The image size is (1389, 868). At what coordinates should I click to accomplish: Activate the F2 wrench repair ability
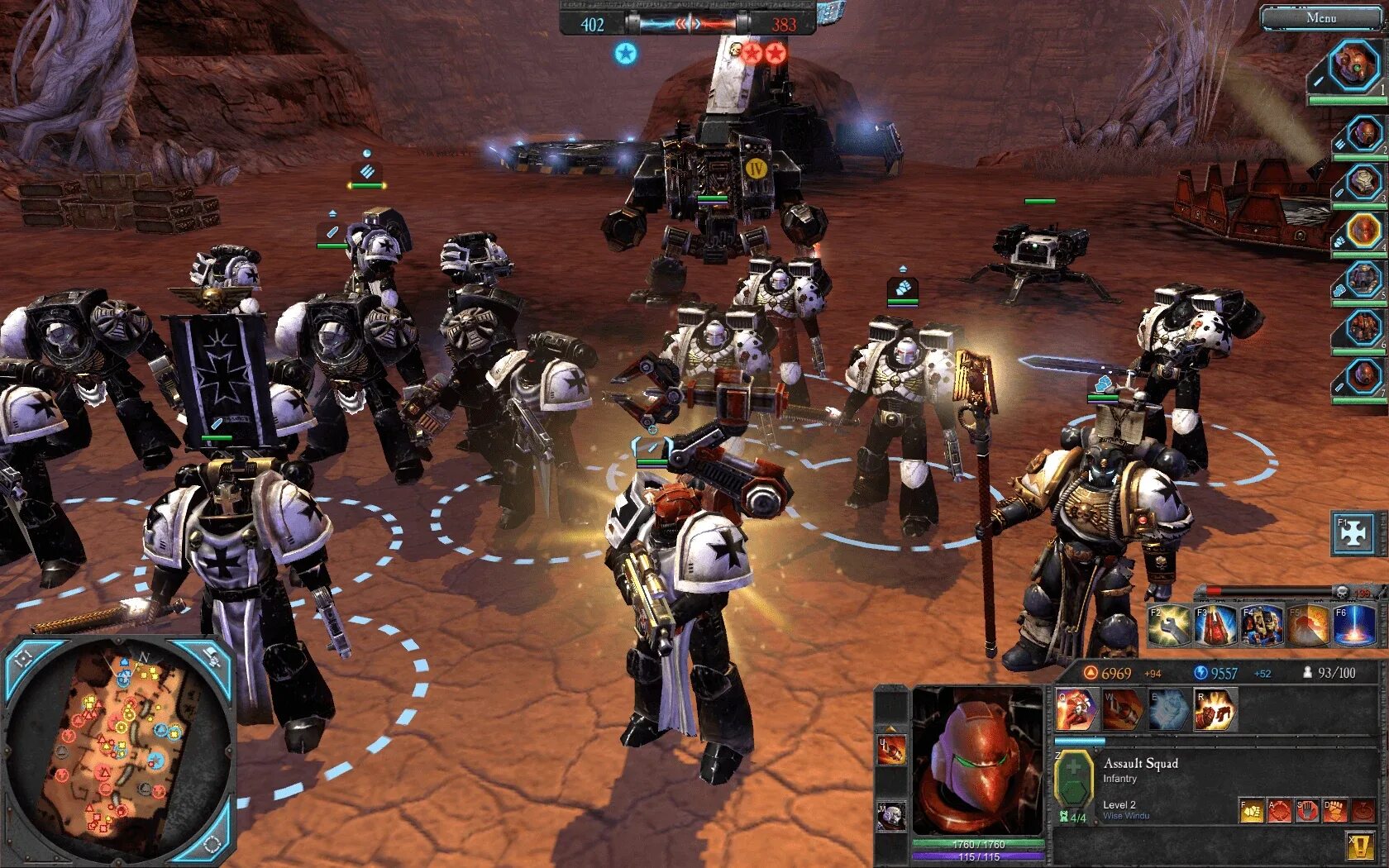point(1167,626)
